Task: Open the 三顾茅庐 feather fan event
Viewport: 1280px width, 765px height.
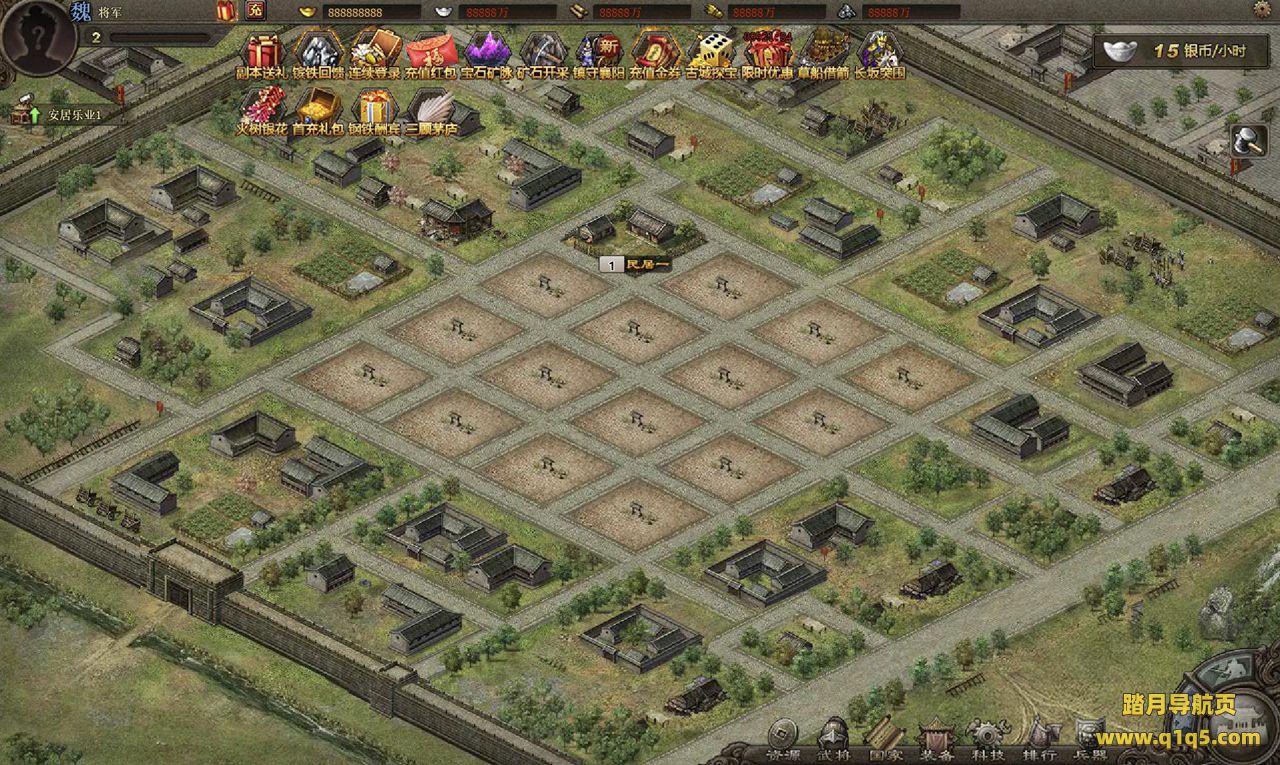Action: coord(430,108)
